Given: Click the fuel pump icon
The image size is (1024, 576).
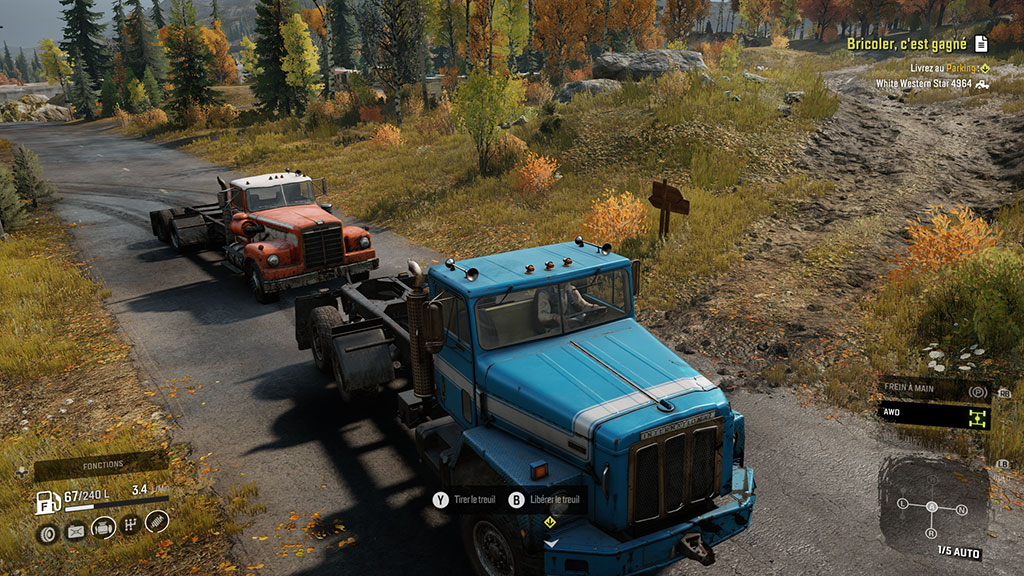Looking at the screenshot, I should click(47, 501).
